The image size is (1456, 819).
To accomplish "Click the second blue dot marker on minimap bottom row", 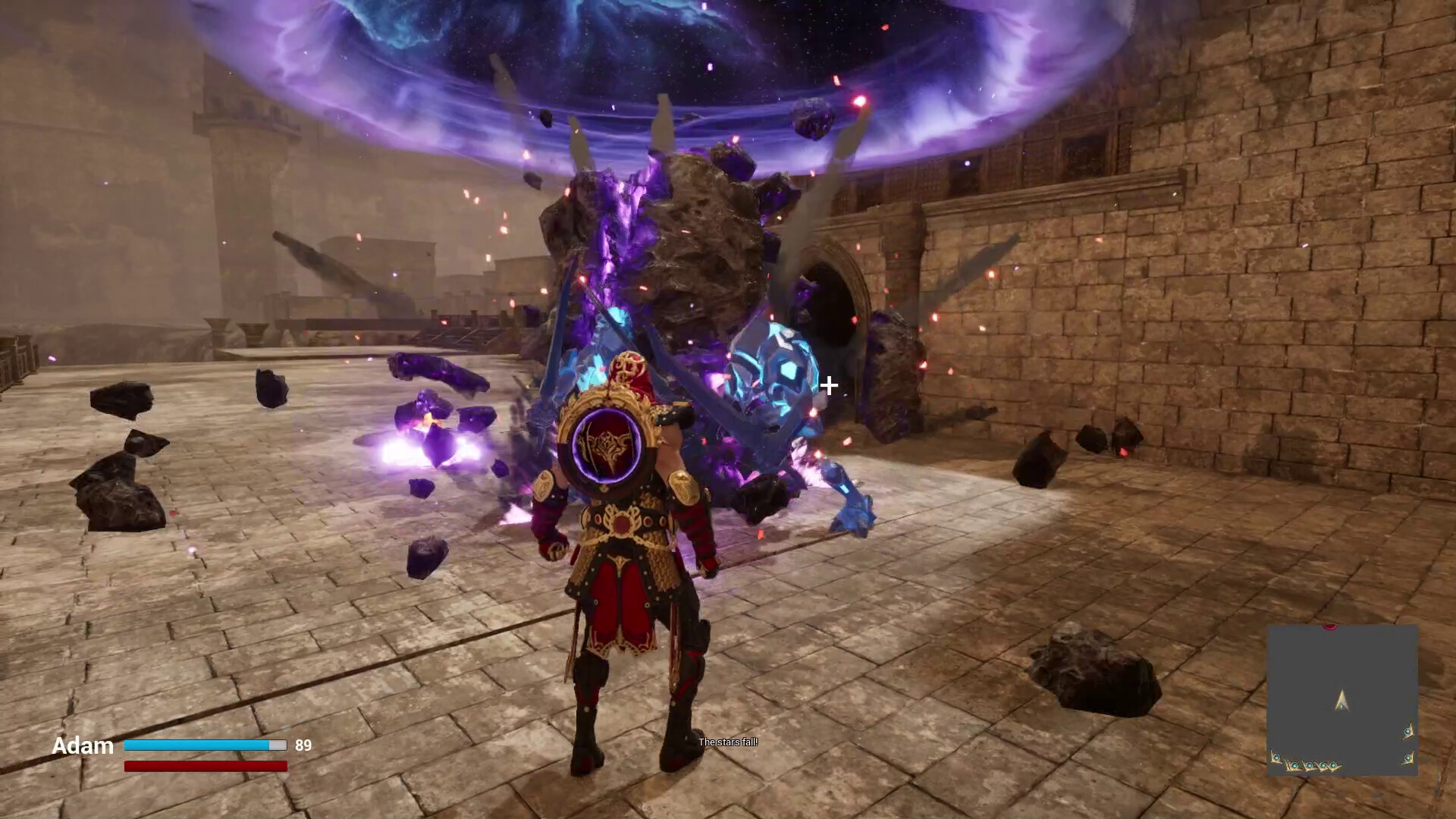I will pos(1294,766).
